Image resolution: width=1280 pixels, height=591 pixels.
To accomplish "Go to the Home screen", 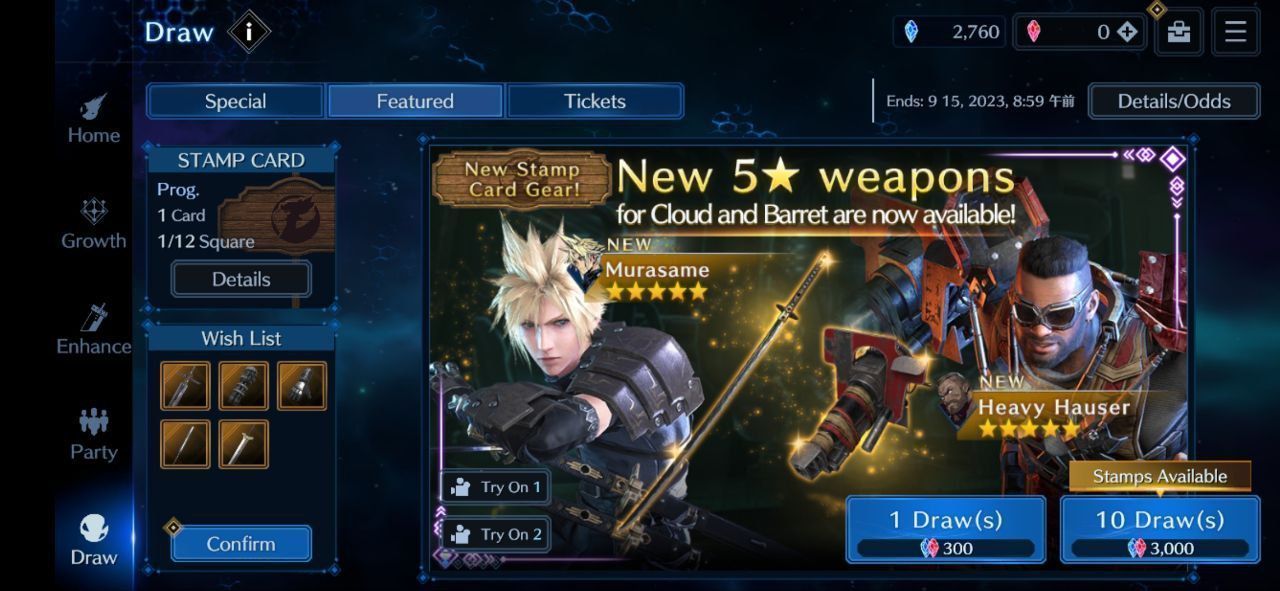I will (x=94, y=120).
